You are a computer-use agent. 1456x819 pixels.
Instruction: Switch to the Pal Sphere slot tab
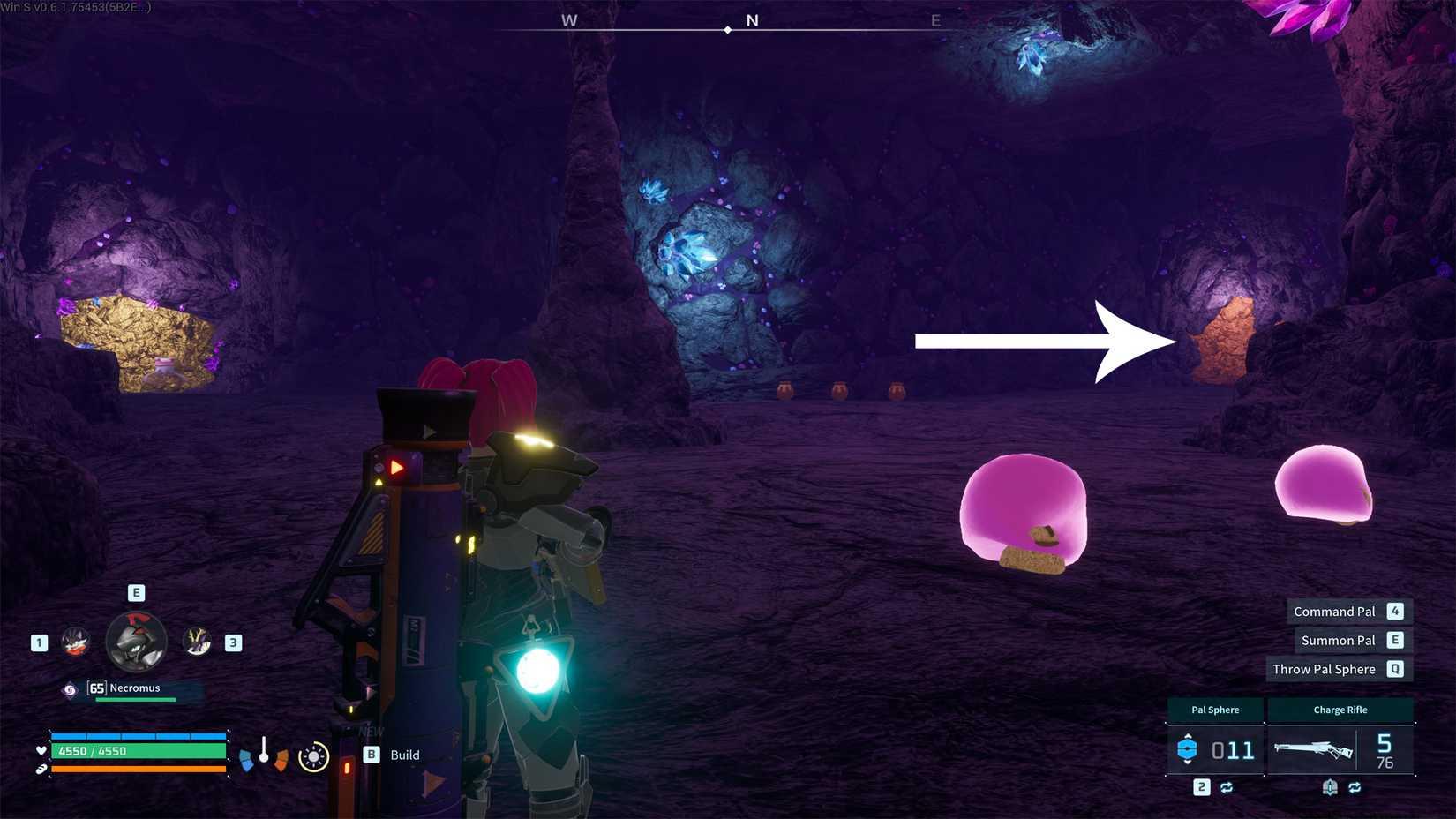tap(1216, 710)
